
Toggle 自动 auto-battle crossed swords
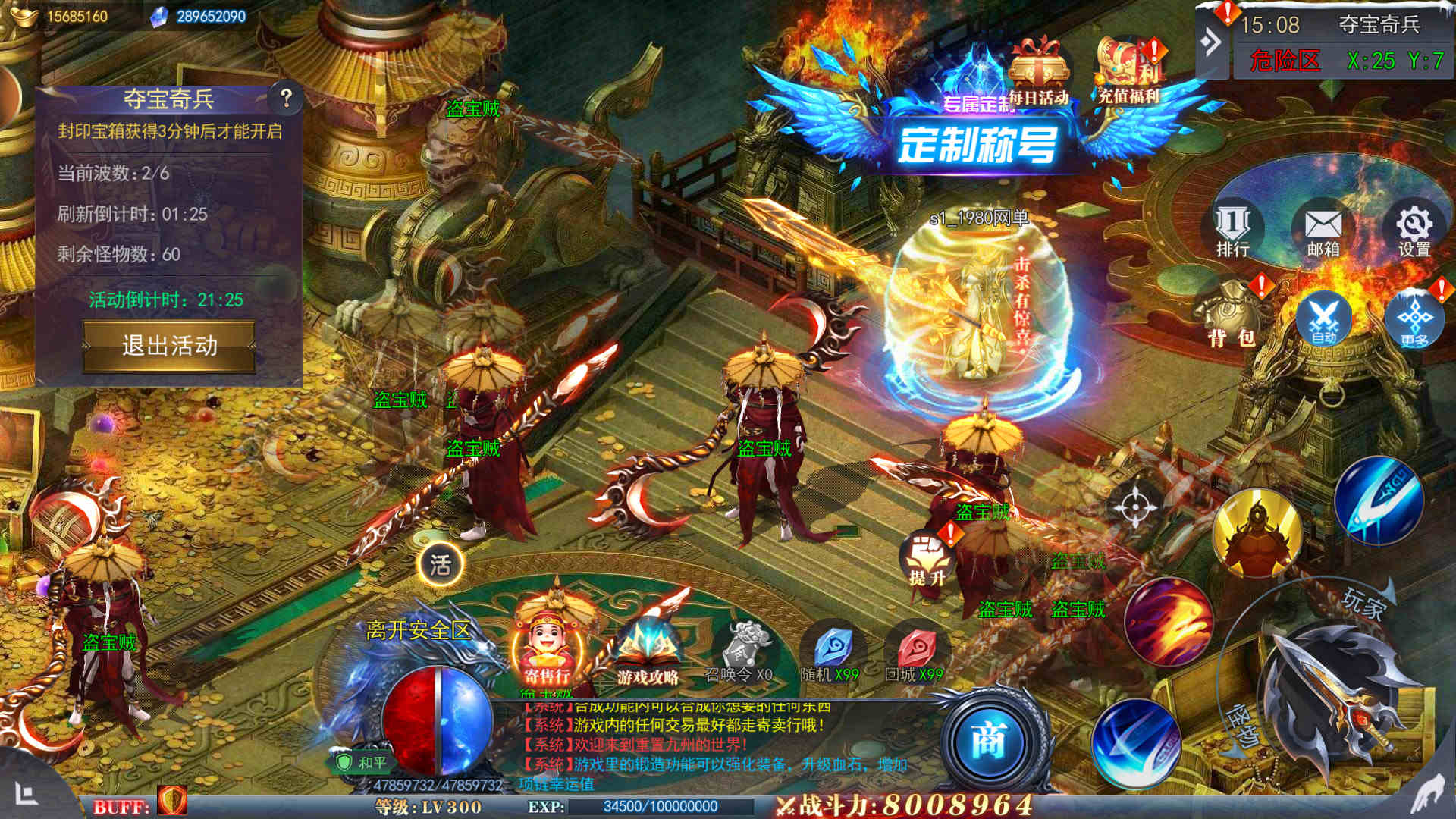pyautogui.click(x=1324, y=319)
